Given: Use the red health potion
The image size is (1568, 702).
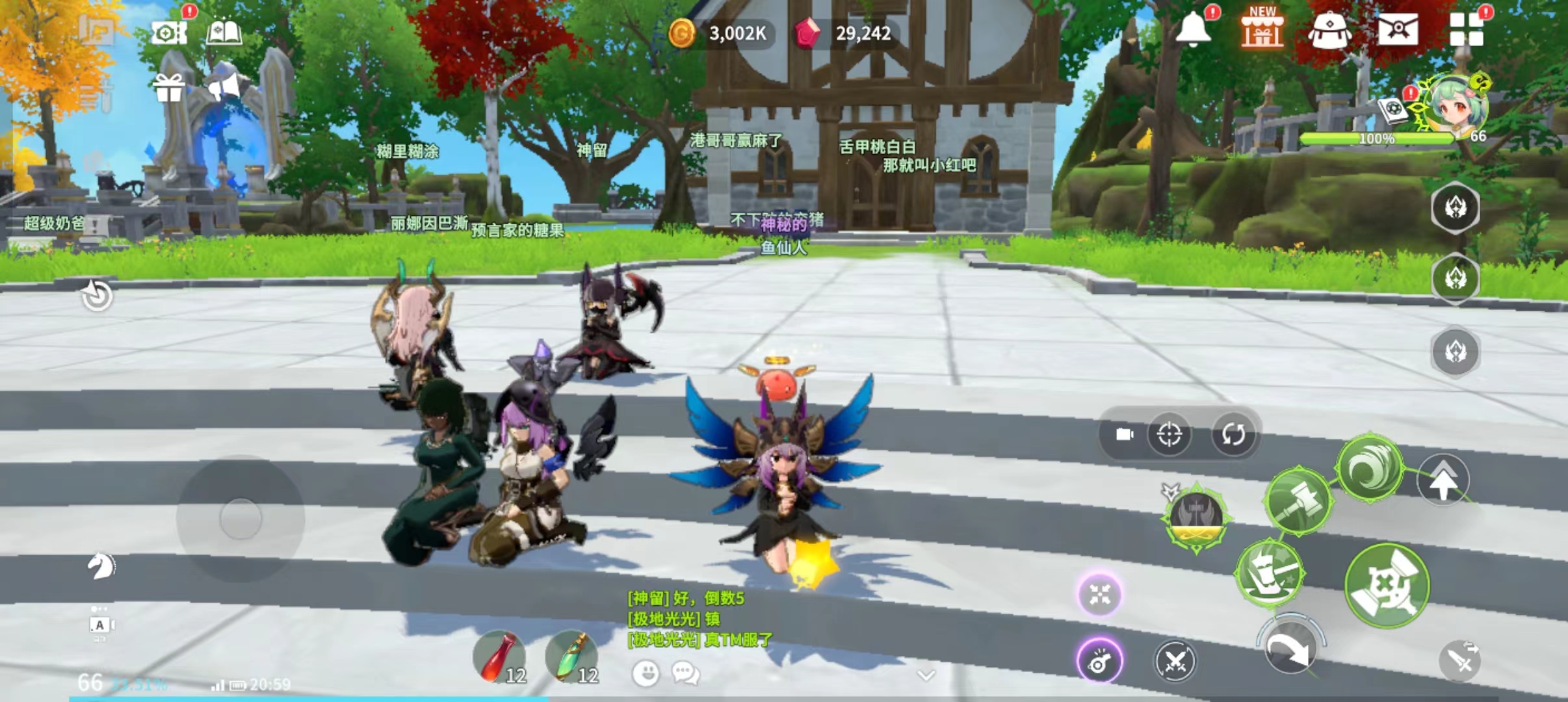Looking at the screenshot, I should pos(499,656).
